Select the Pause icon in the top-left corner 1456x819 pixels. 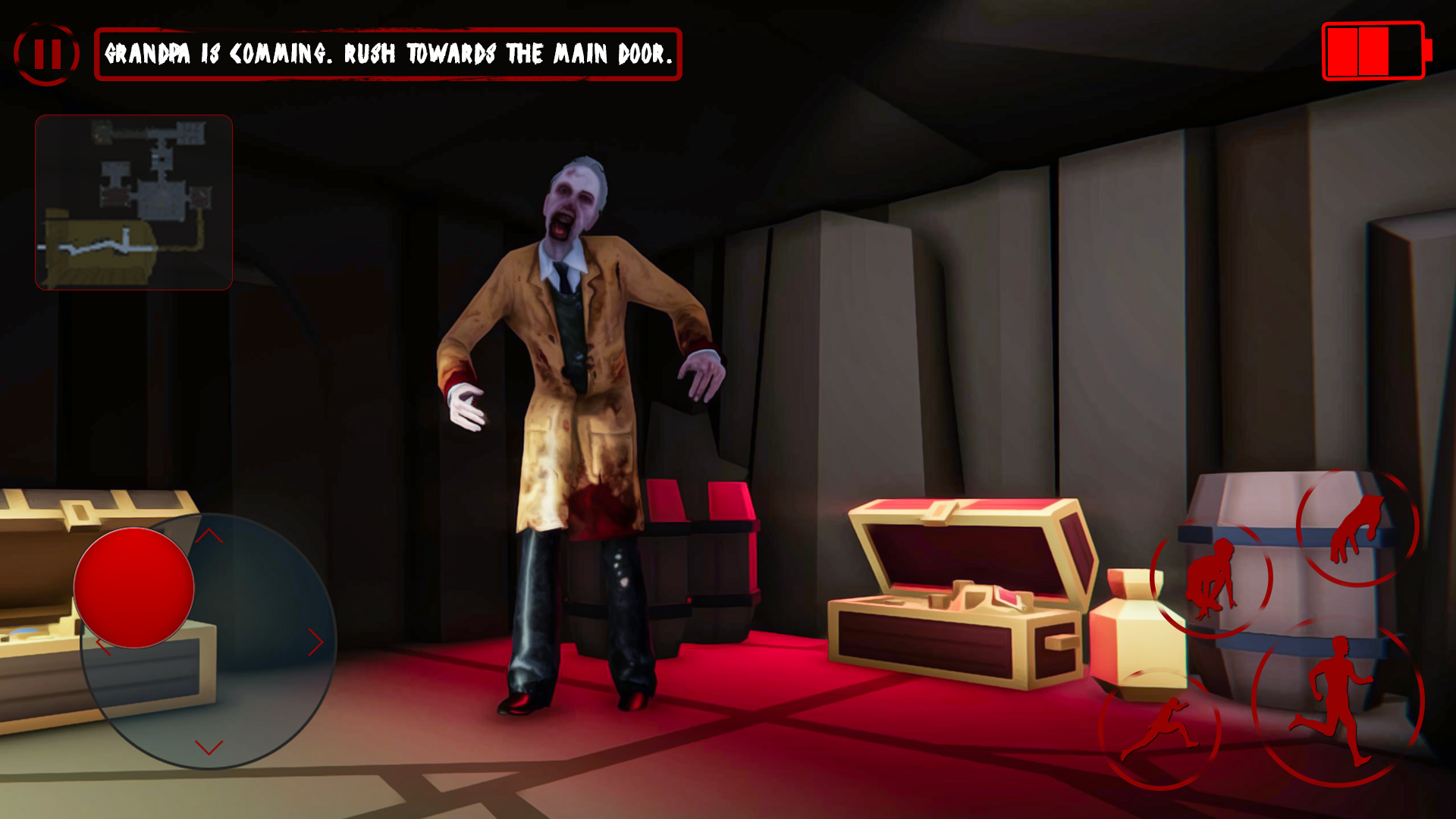click(x=47, y=53)
